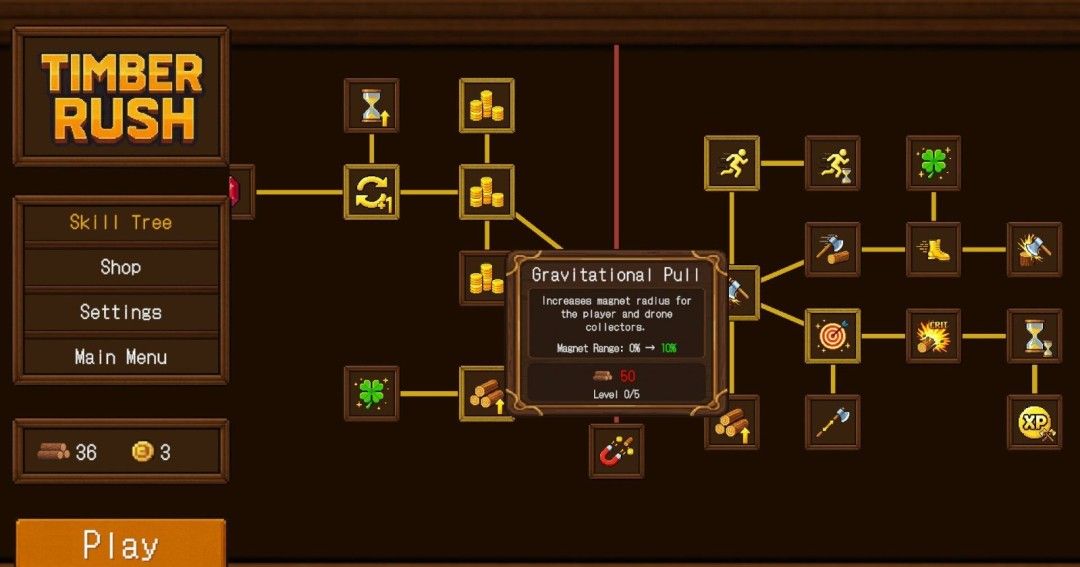Select the running man with hourglass skill

pyautogui.click(x=832, y=163)
